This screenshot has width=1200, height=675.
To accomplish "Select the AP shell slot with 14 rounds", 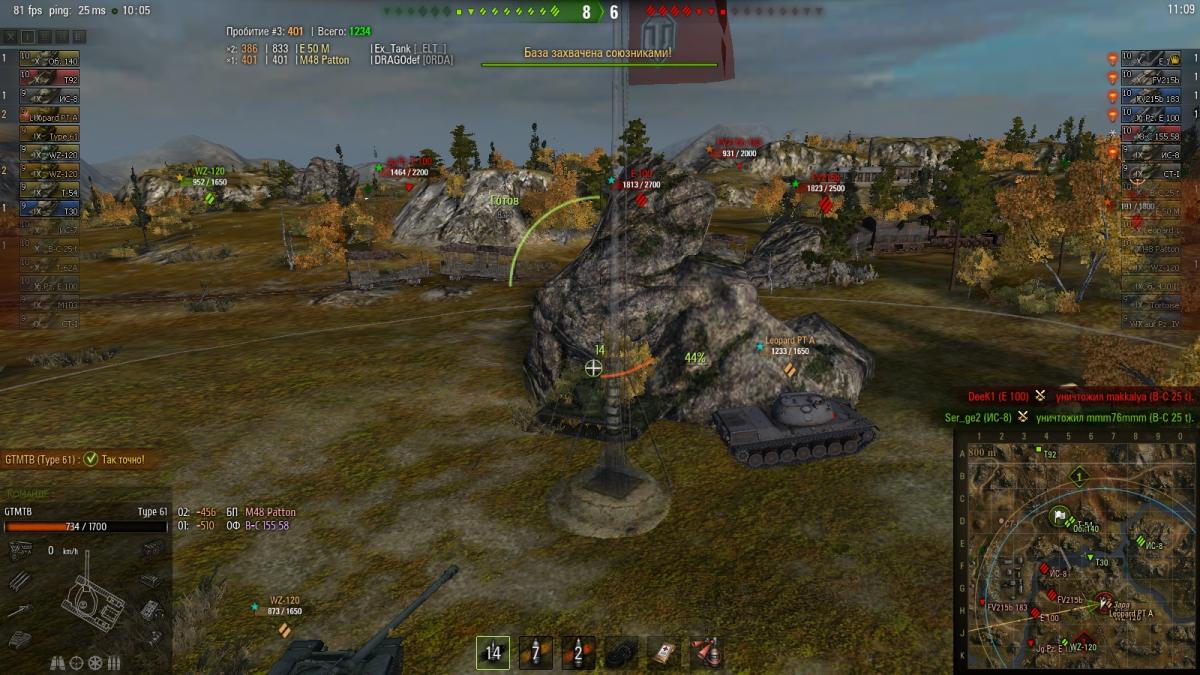I will pos(492,653).
